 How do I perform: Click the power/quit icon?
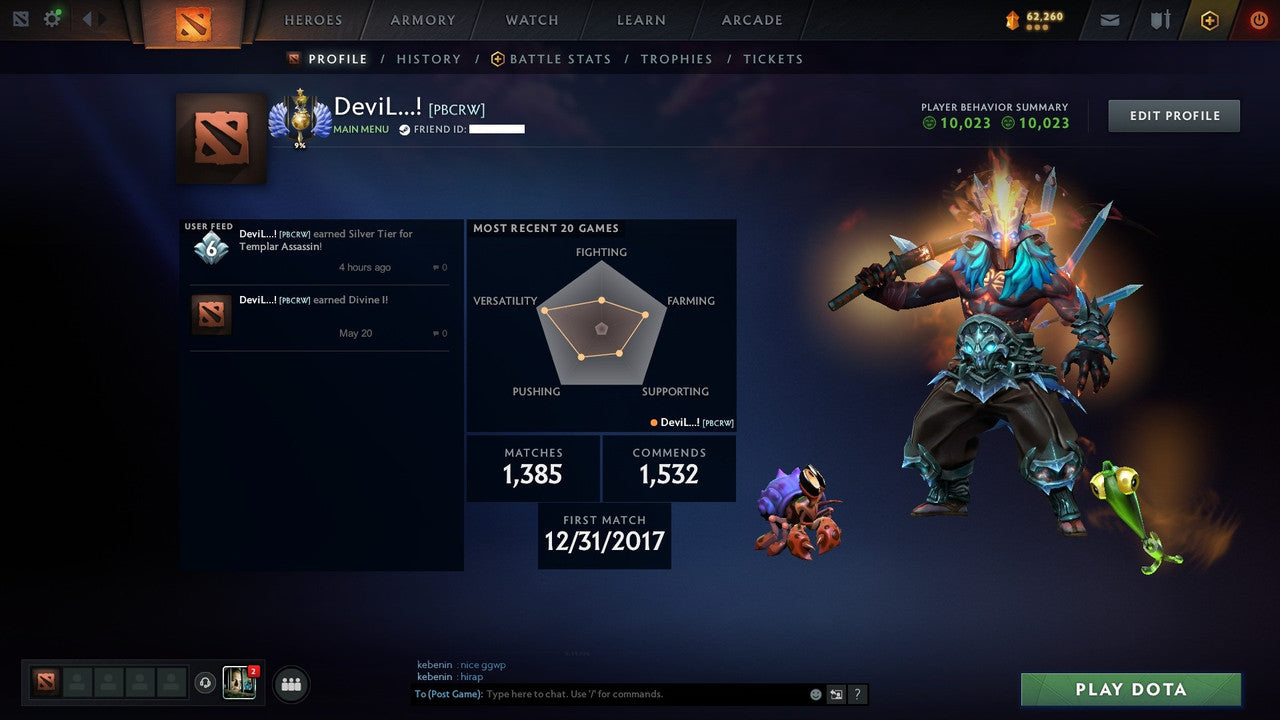point(1258,19)
